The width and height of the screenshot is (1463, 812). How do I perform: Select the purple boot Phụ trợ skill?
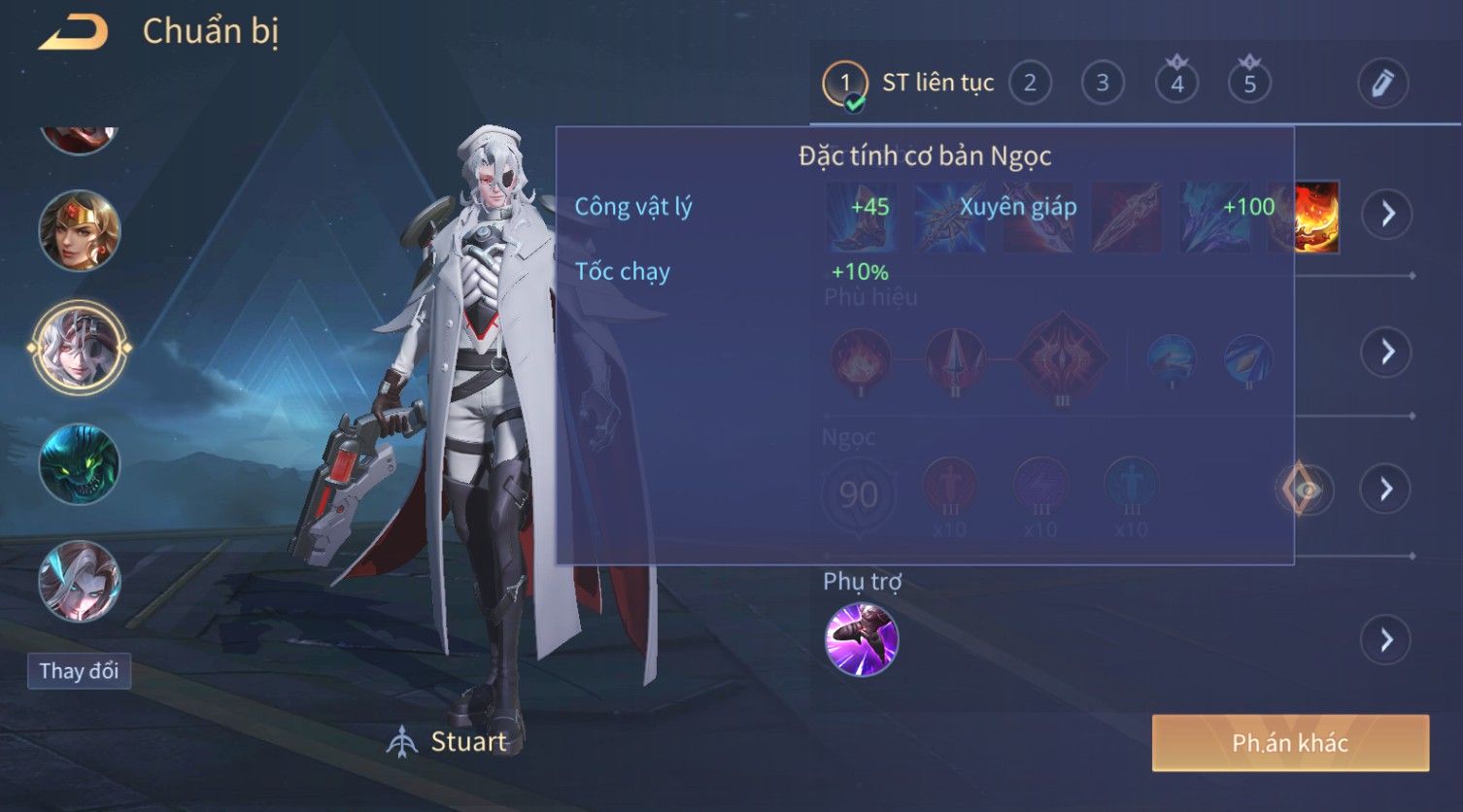click(862, 639)
